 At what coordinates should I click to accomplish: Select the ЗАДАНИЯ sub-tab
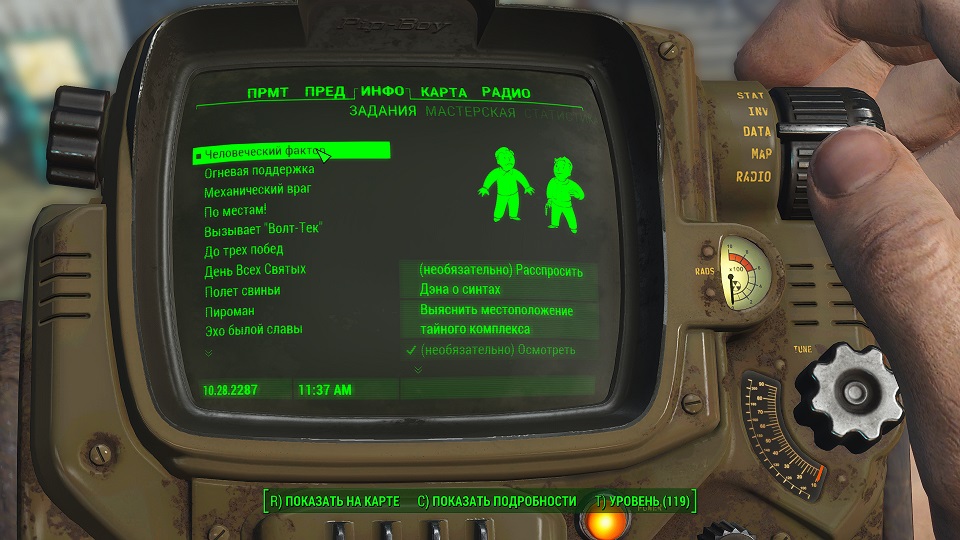coord(382,112)
